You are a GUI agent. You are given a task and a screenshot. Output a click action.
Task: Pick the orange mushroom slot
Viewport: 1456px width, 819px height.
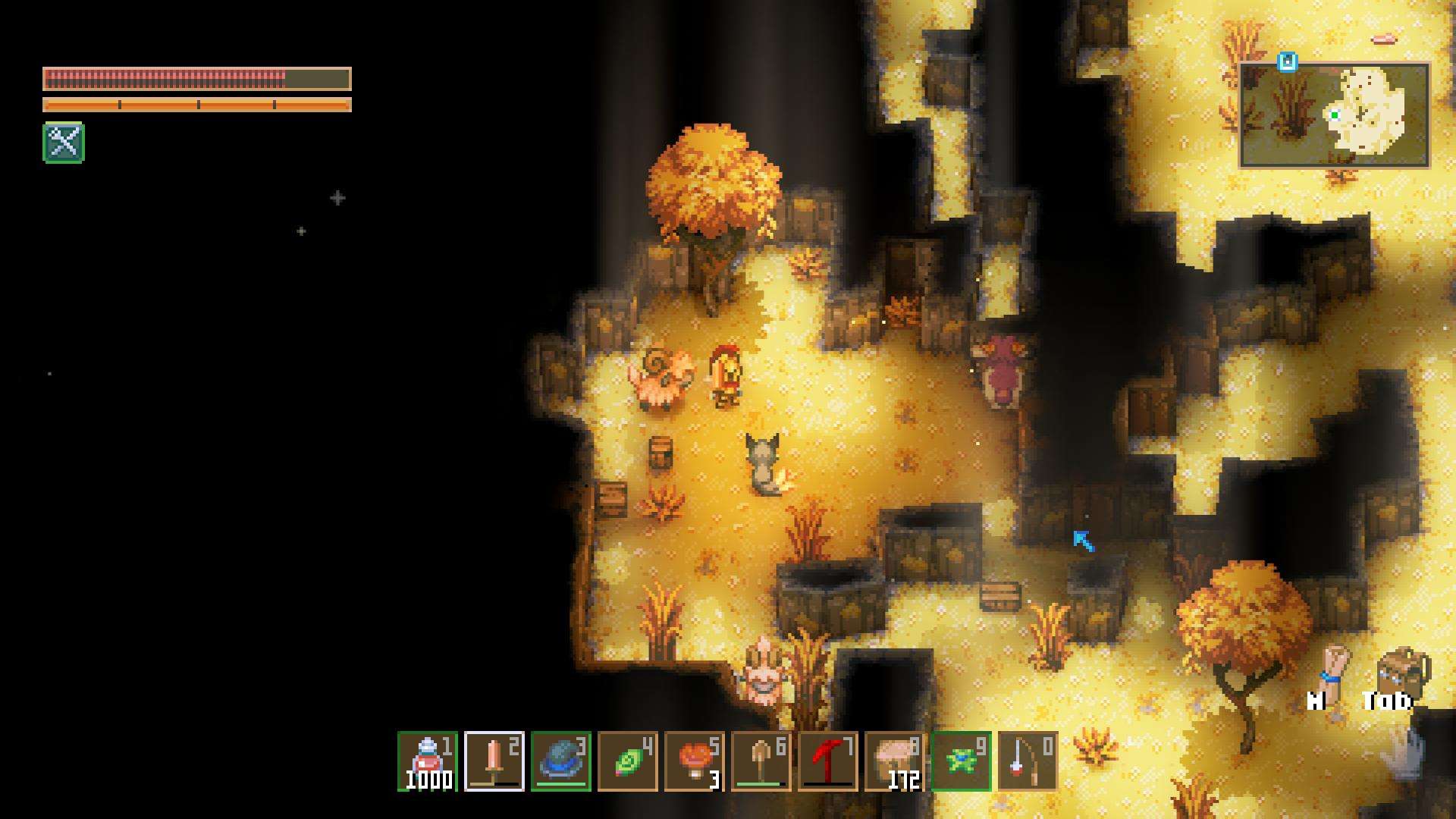pos(695,761)
